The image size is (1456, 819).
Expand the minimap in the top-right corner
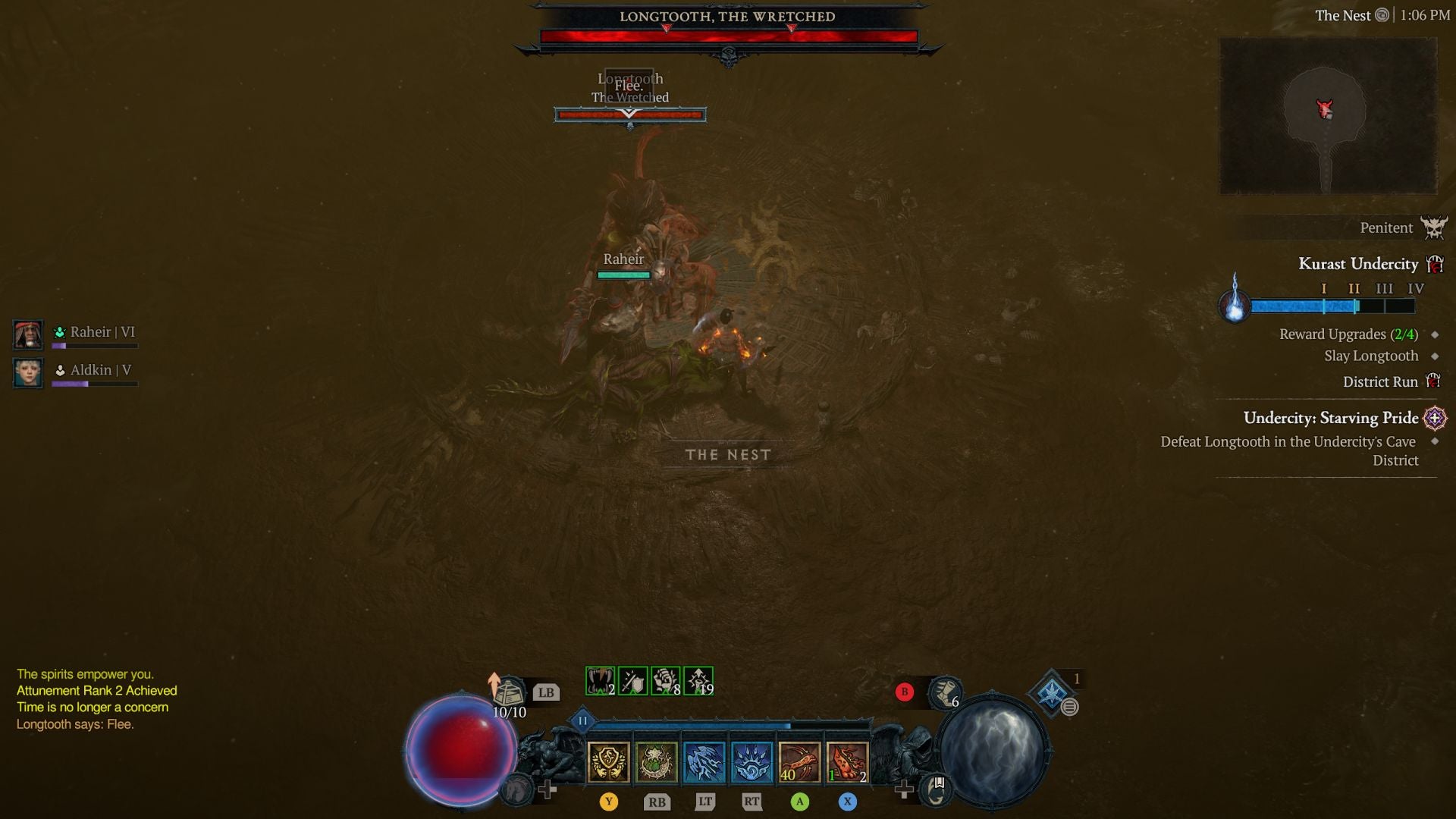coord(1328,114)
